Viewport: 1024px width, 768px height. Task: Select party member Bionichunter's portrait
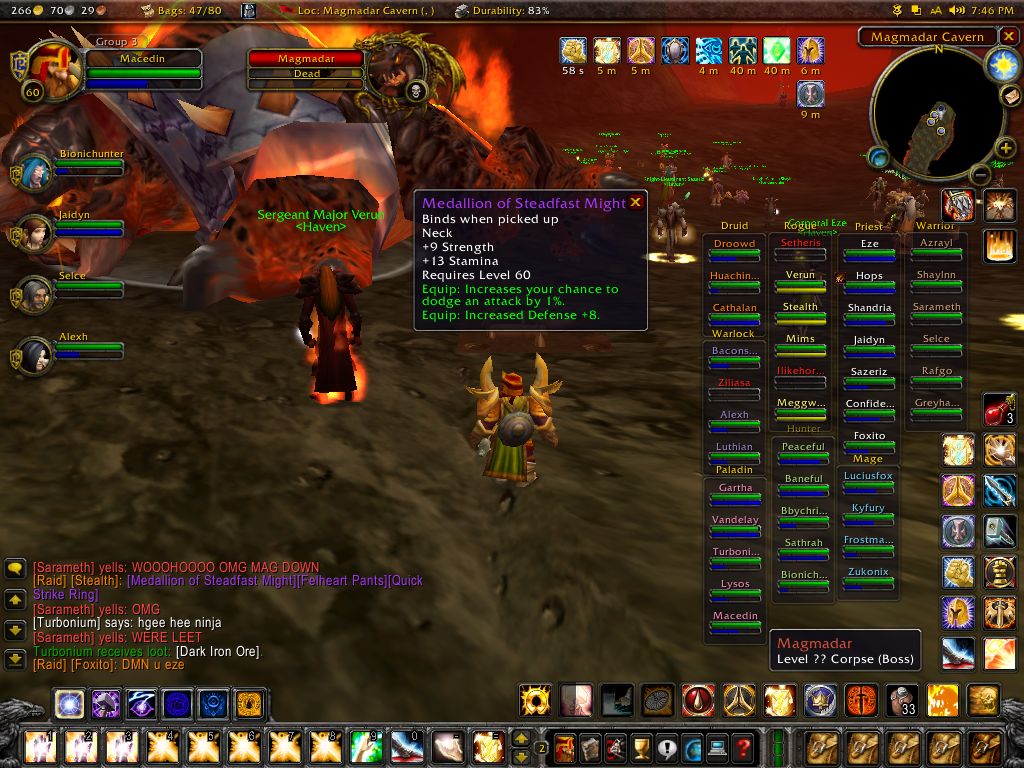(x=34, y=174)
